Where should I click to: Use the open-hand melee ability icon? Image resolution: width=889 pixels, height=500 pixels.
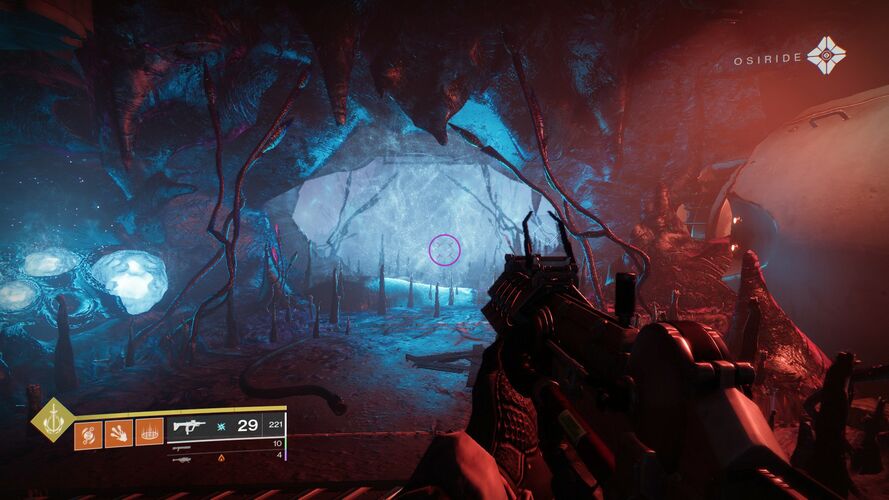tap(119, 434)
